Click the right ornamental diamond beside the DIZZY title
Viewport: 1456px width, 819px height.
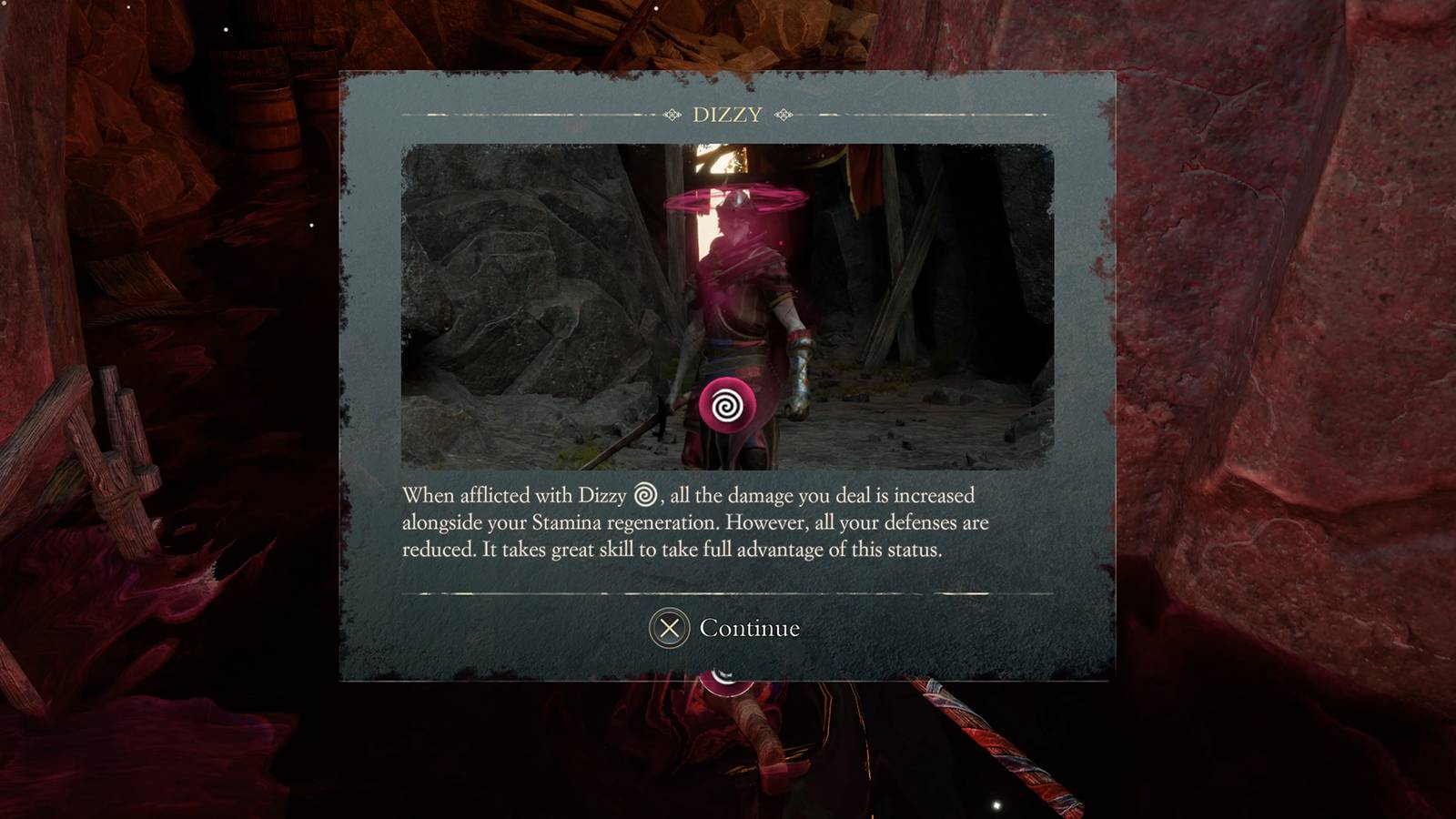click(784, 115)
